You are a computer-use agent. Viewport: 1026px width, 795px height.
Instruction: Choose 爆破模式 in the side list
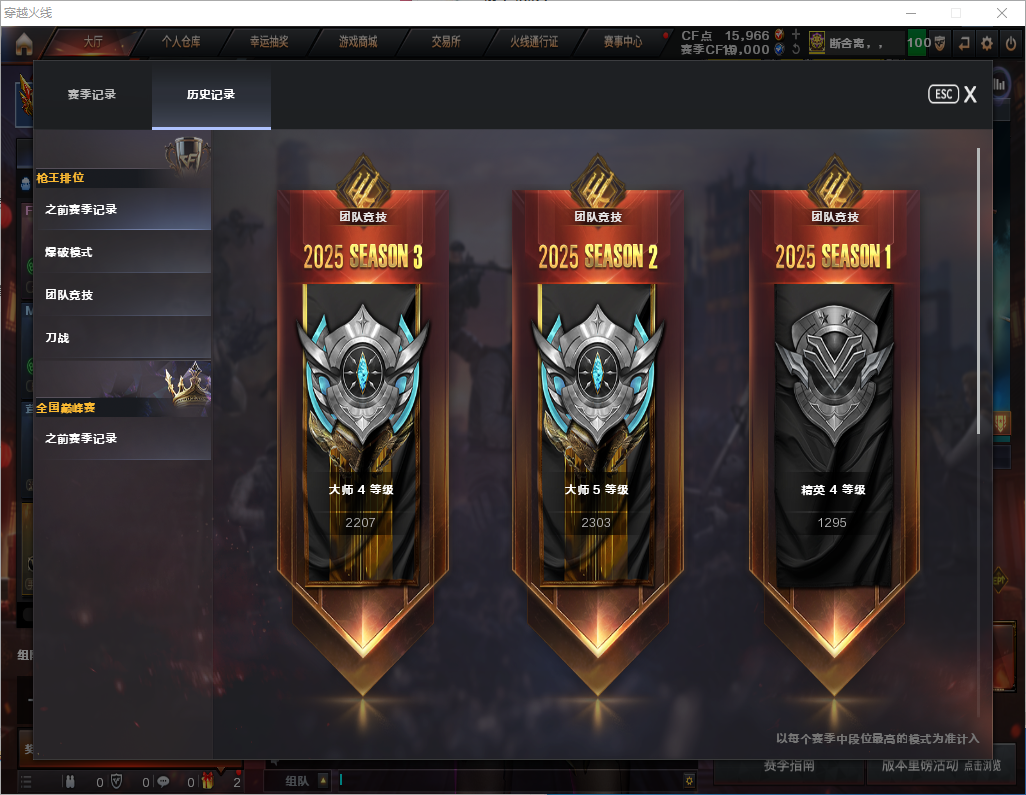122,253
